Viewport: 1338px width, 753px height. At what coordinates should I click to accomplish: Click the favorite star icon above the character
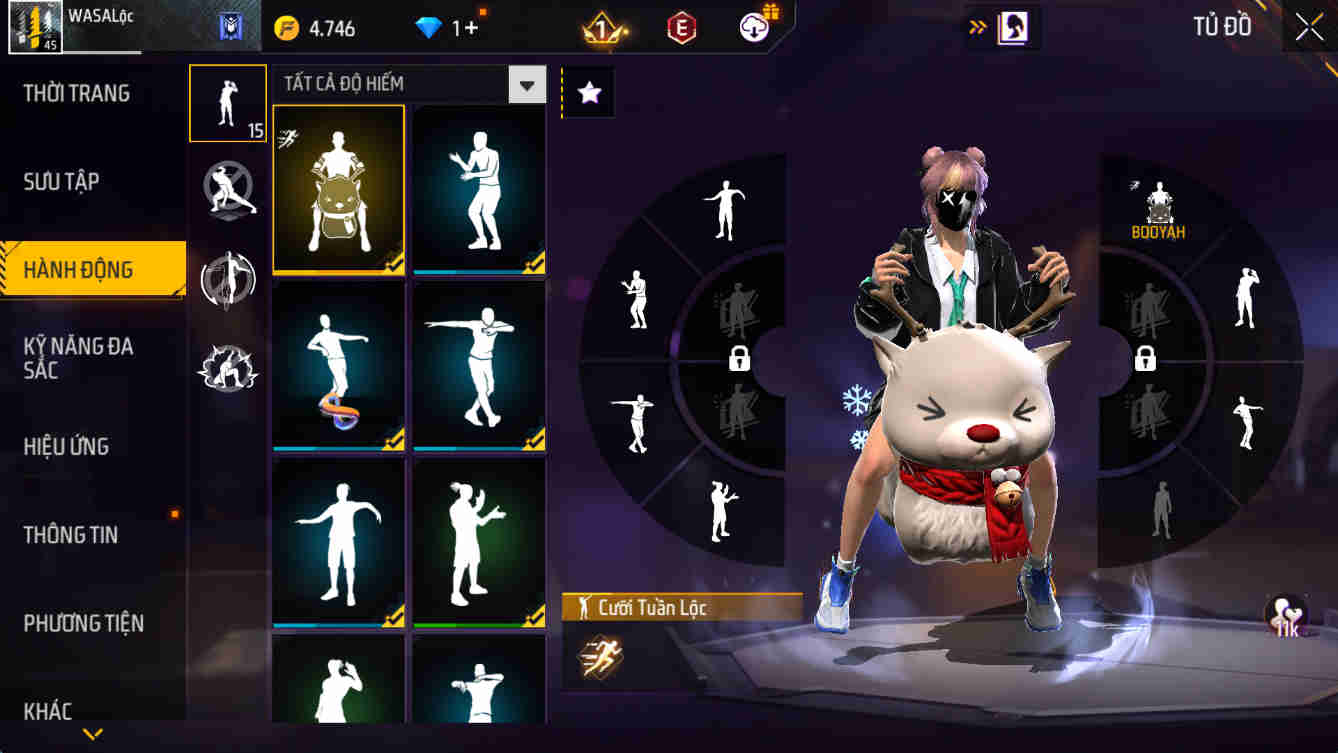pyautogui.click(x=590, y=92)
